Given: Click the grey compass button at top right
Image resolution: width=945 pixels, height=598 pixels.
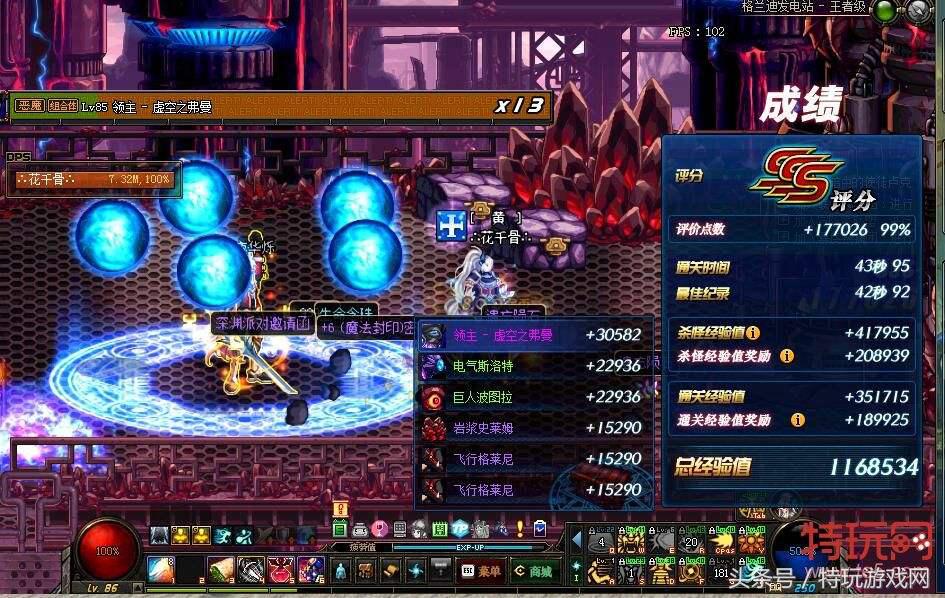Looking at the screenshot, I should pos(918,11).
